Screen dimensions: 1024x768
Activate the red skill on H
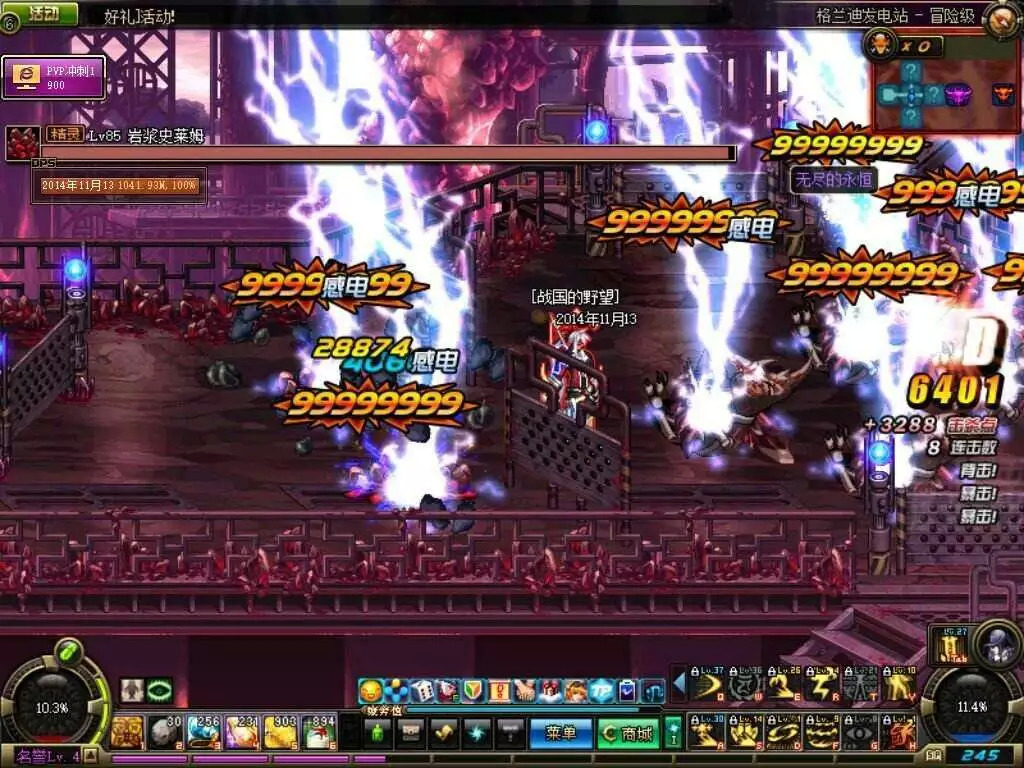901,733
